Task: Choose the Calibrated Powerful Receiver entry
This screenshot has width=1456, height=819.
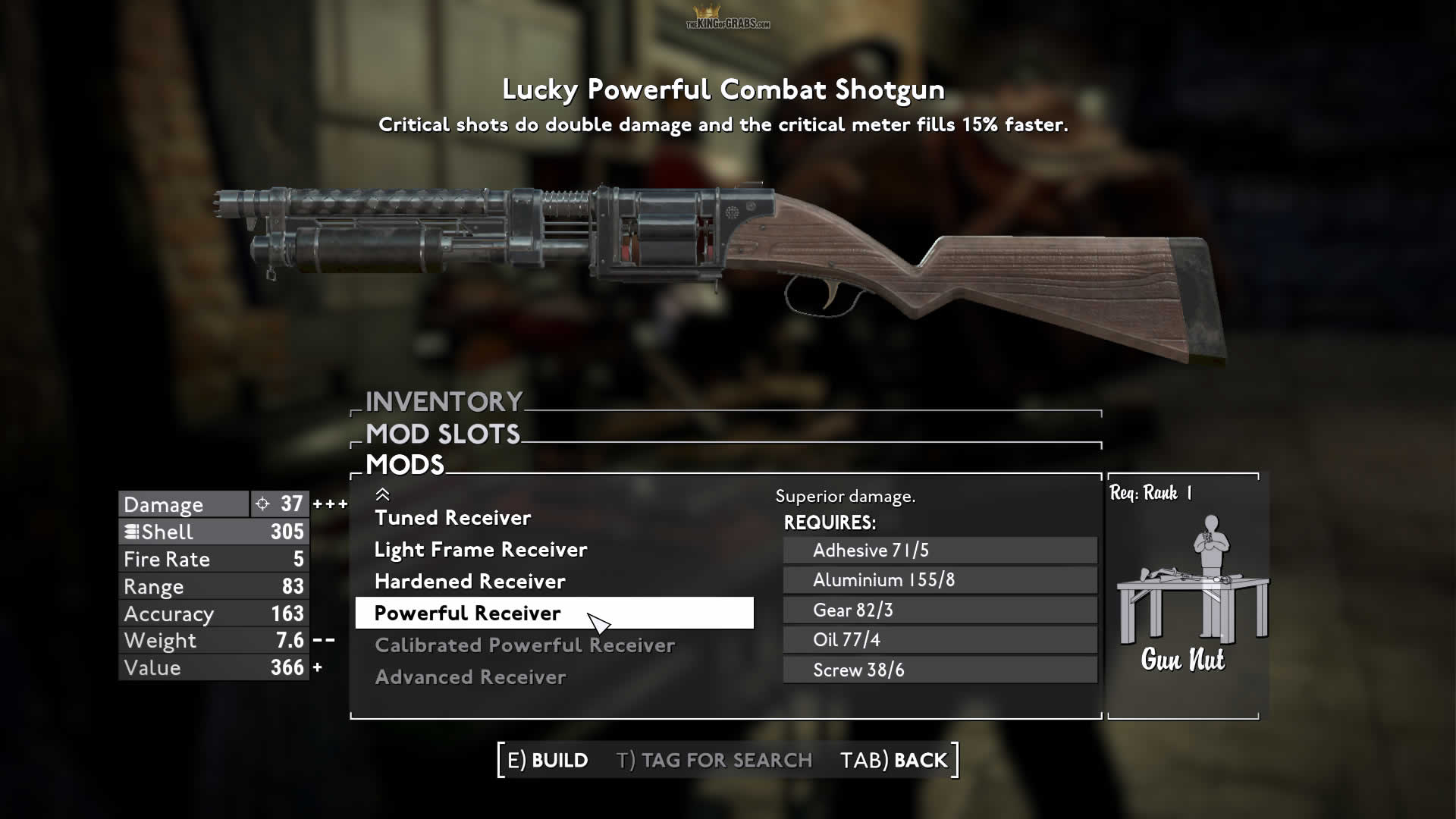Action: [x=525, y=645]
